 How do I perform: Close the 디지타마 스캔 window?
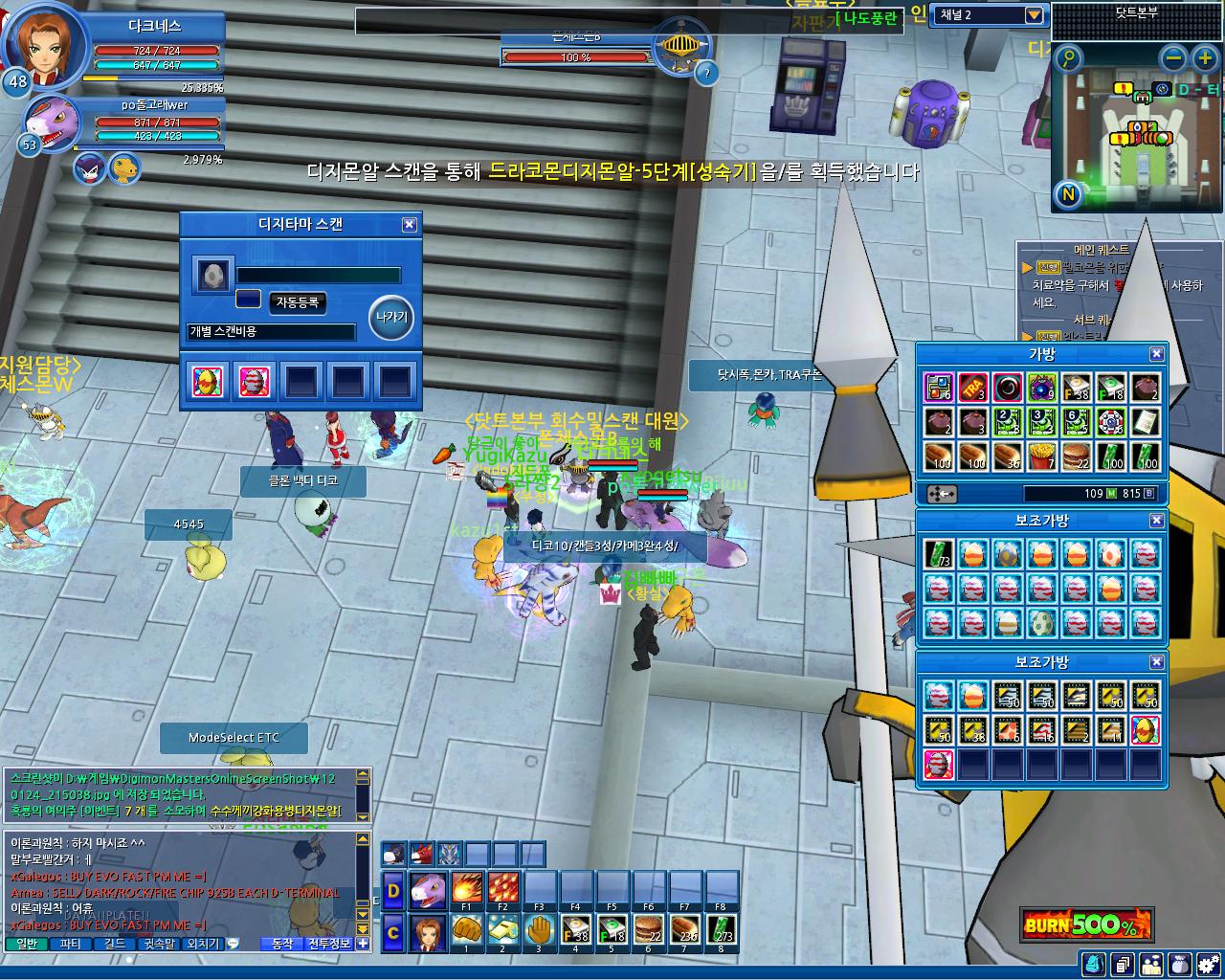pos(410,224)
